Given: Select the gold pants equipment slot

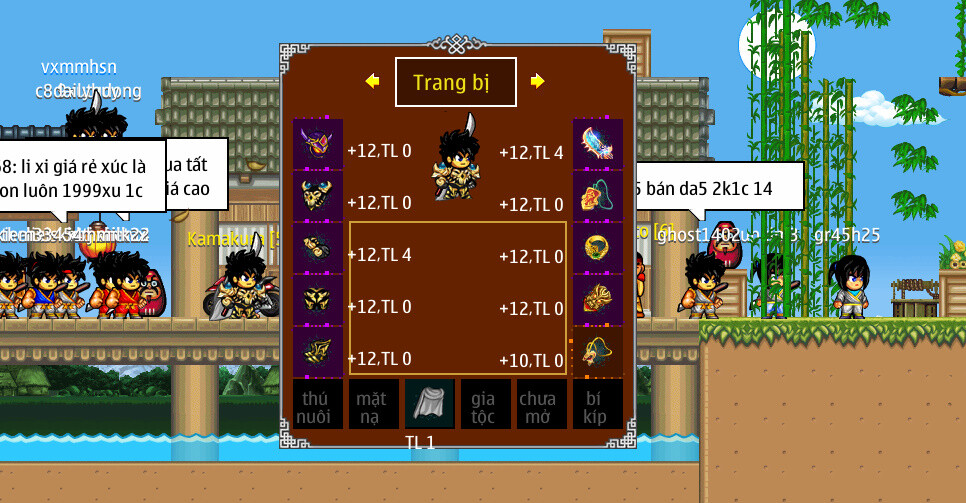Looking at the screenshot, I should pyautogui.click(x=318, y=300).
